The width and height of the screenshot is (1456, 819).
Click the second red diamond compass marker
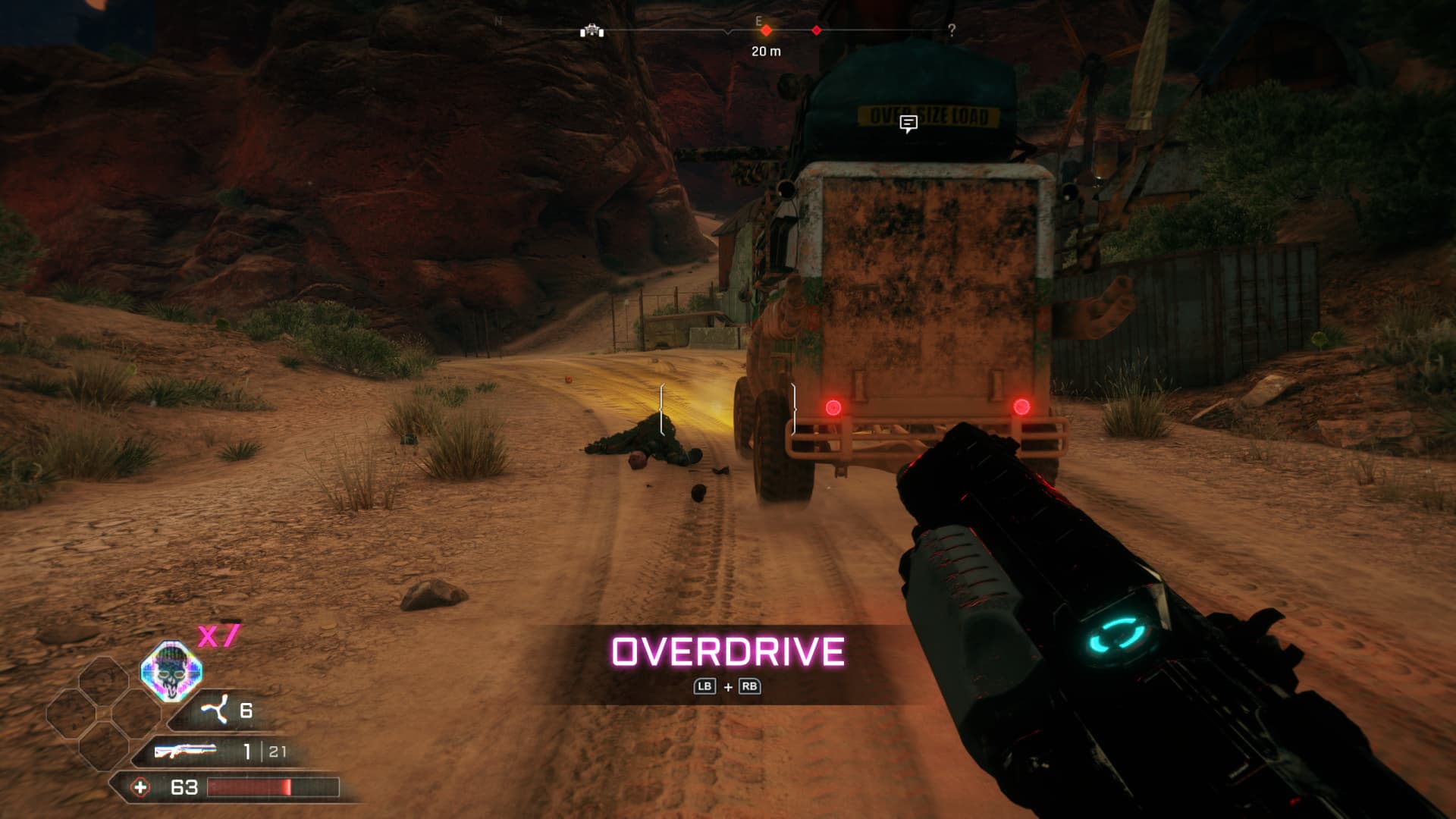pos(817,30)
